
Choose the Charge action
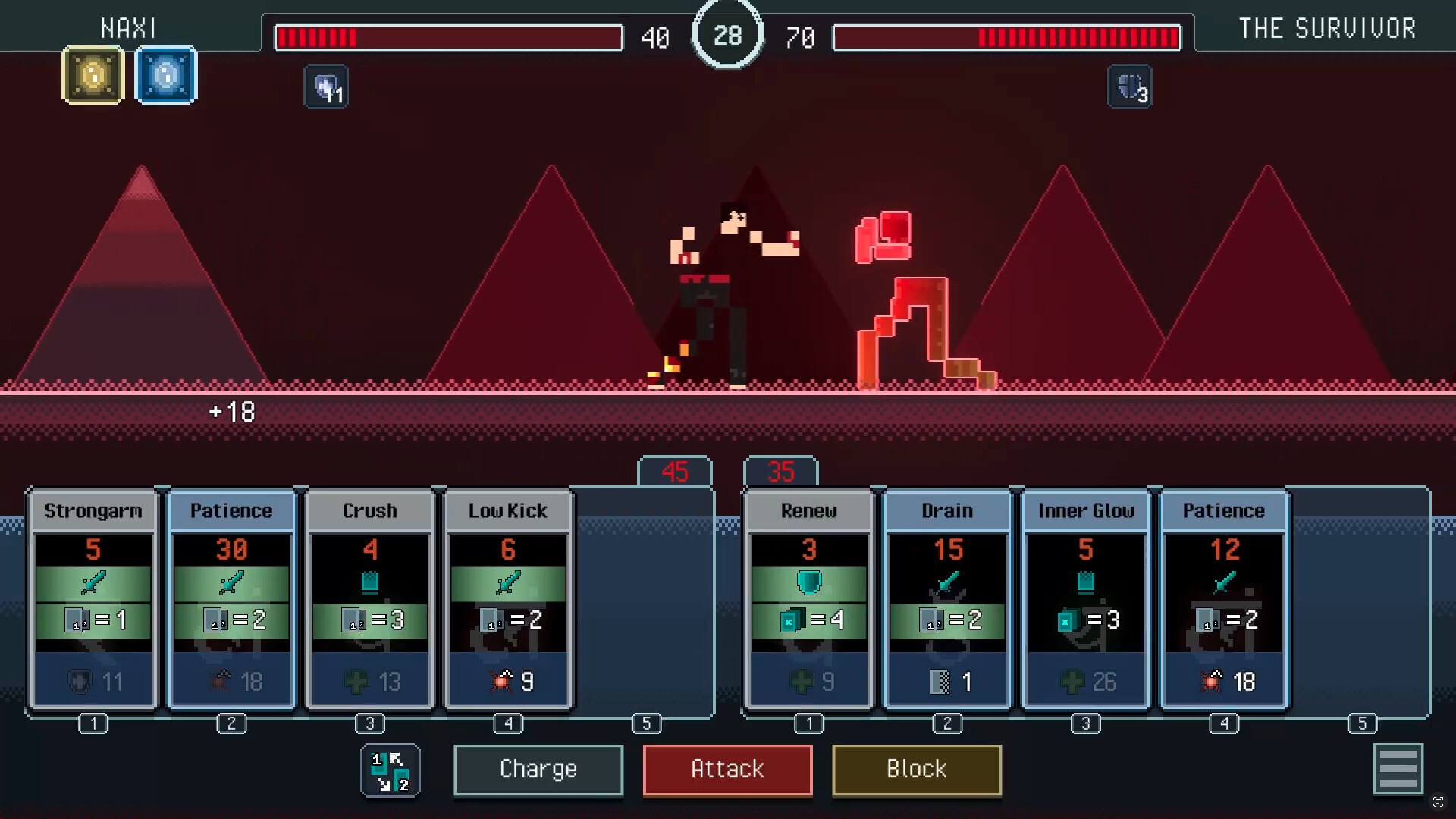tap(538, 770)
